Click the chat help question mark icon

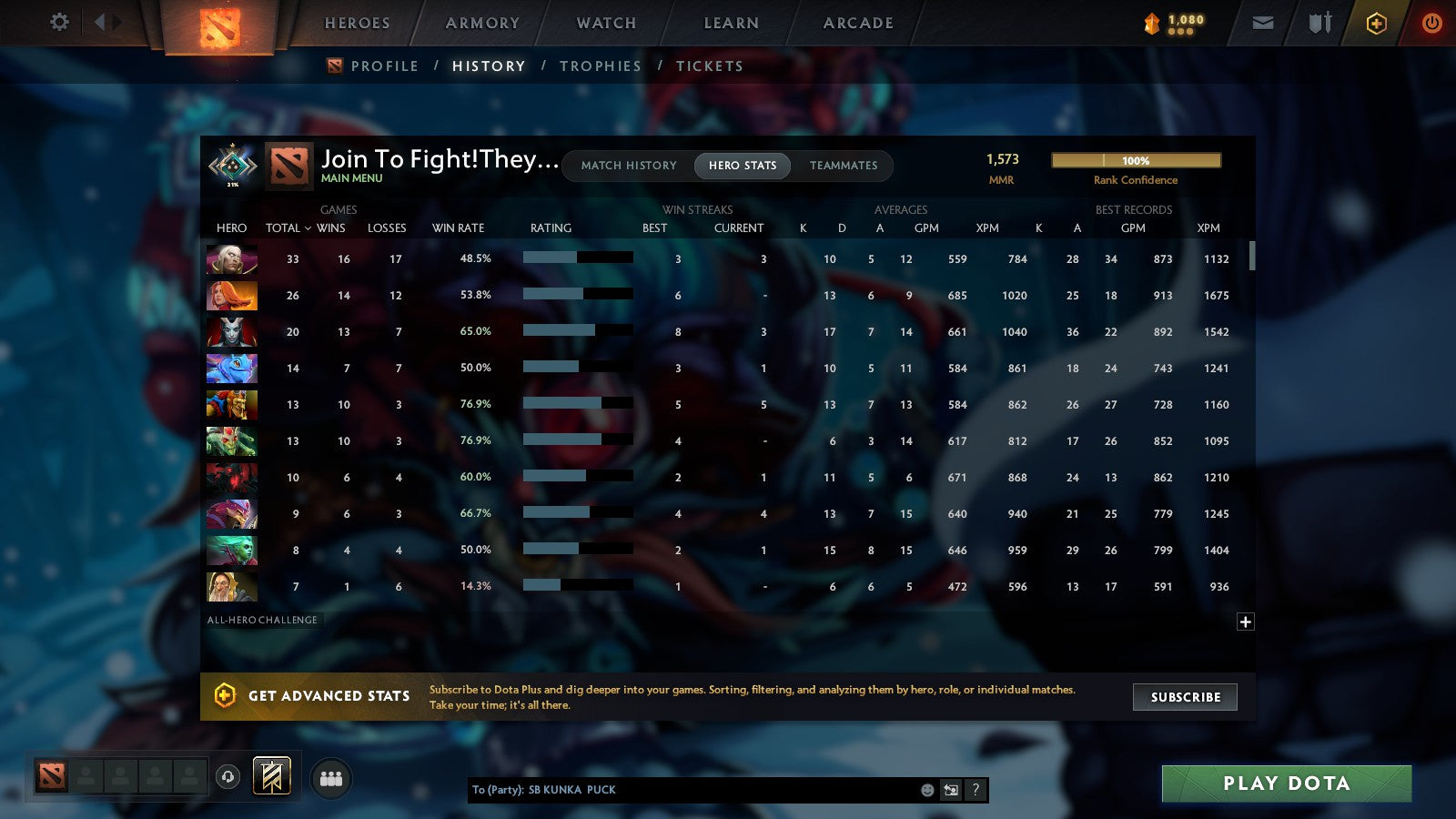pos(975,790)
